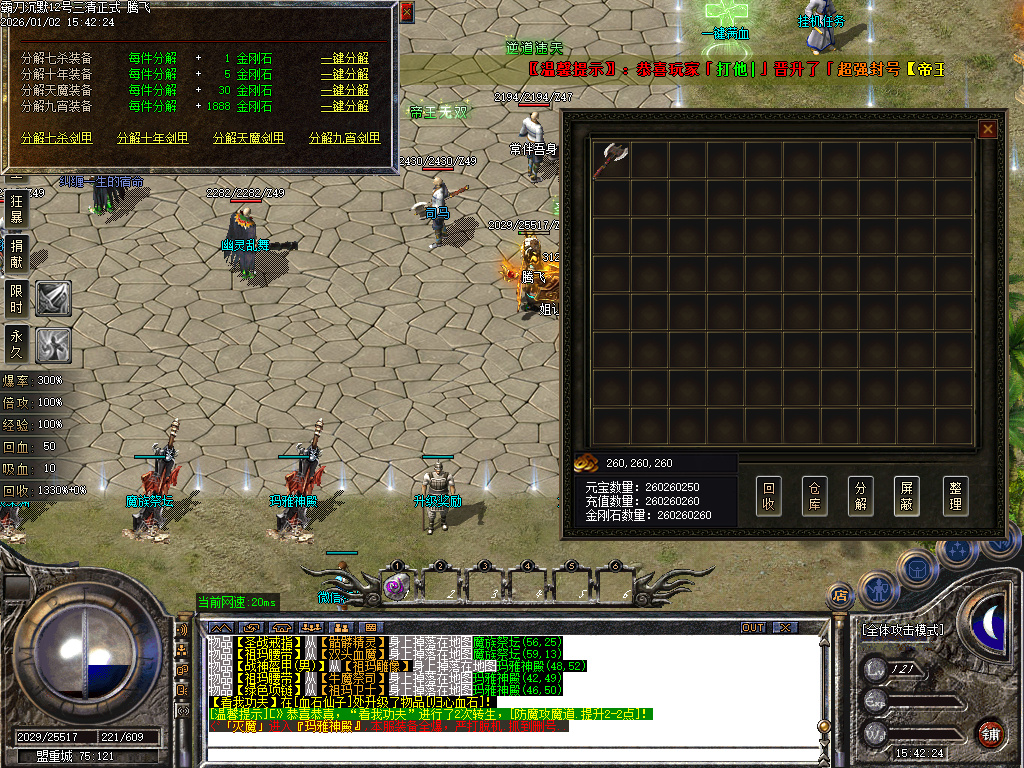Use the item in hotbar slot 1
The width and height of the screenshot is (1024, 768).
tap(397, 586)
